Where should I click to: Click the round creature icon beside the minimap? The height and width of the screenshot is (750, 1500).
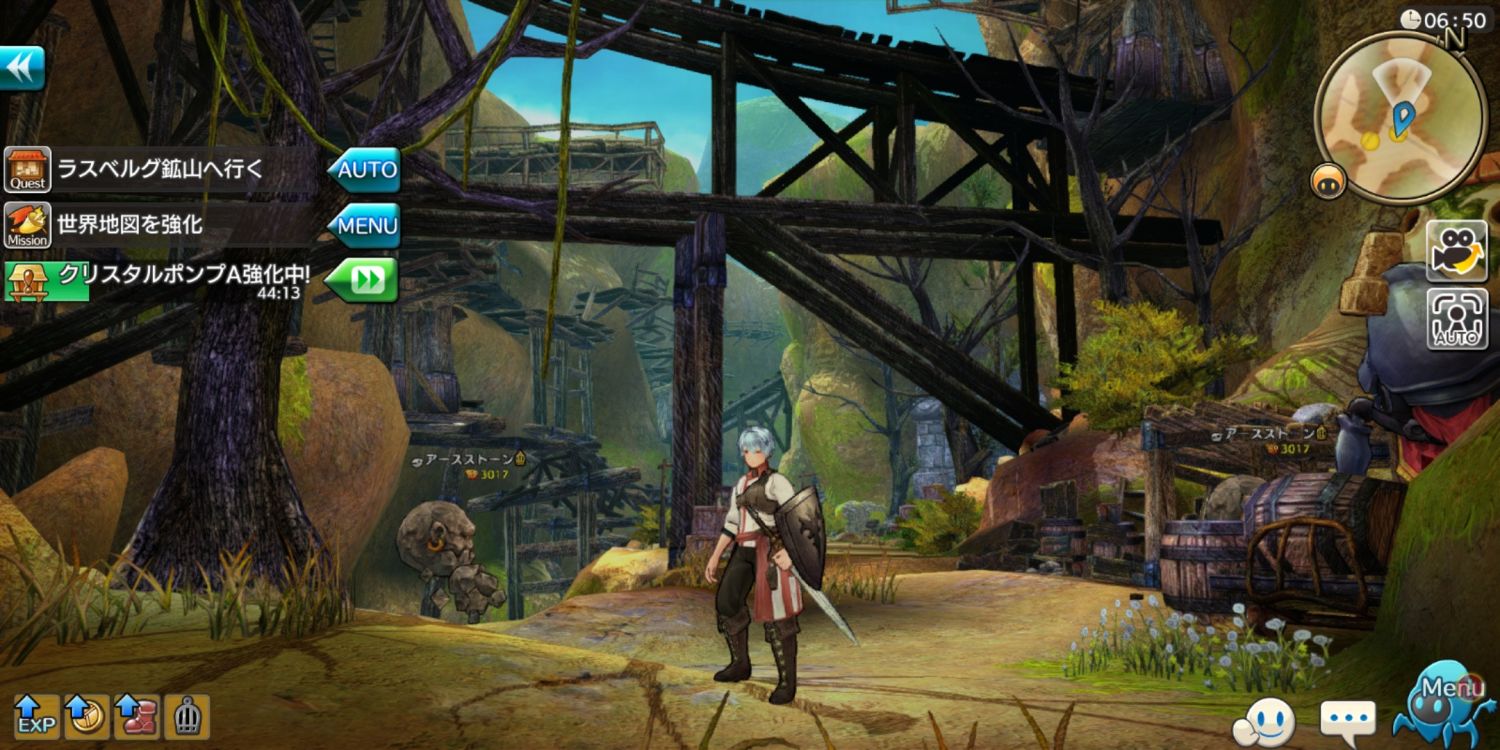point(1328,181)
